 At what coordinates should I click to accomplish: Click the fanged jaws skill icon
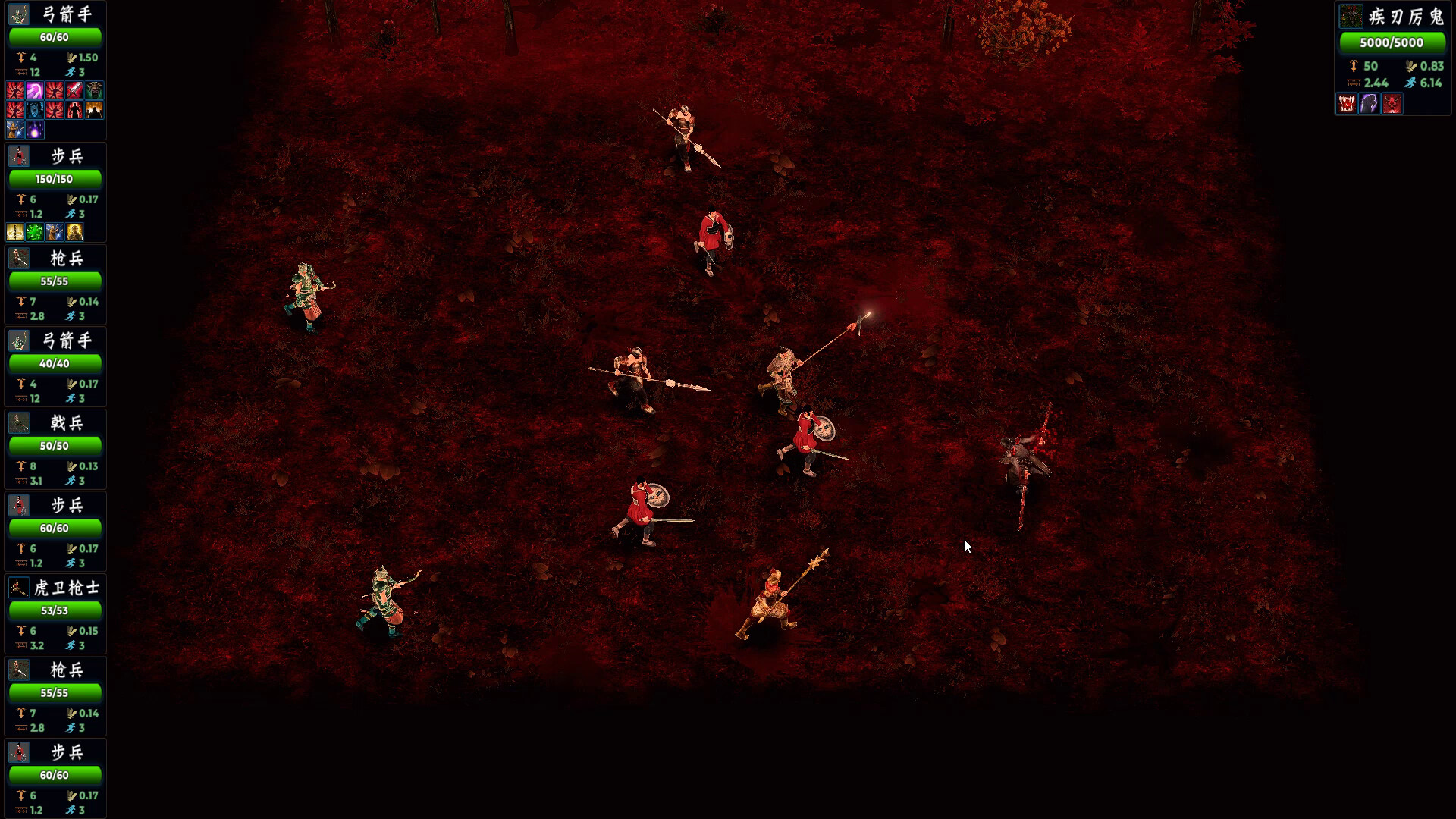pos(1347,104)
